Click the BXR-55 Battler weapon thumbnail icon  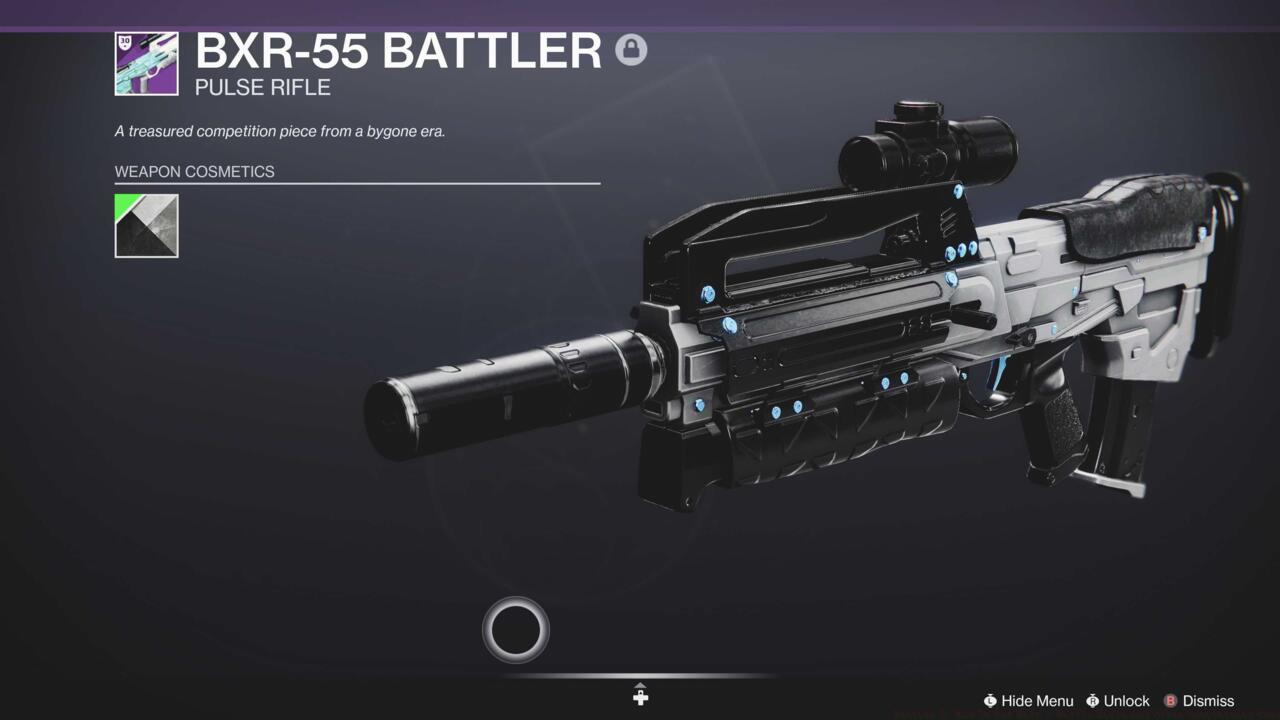146,62
